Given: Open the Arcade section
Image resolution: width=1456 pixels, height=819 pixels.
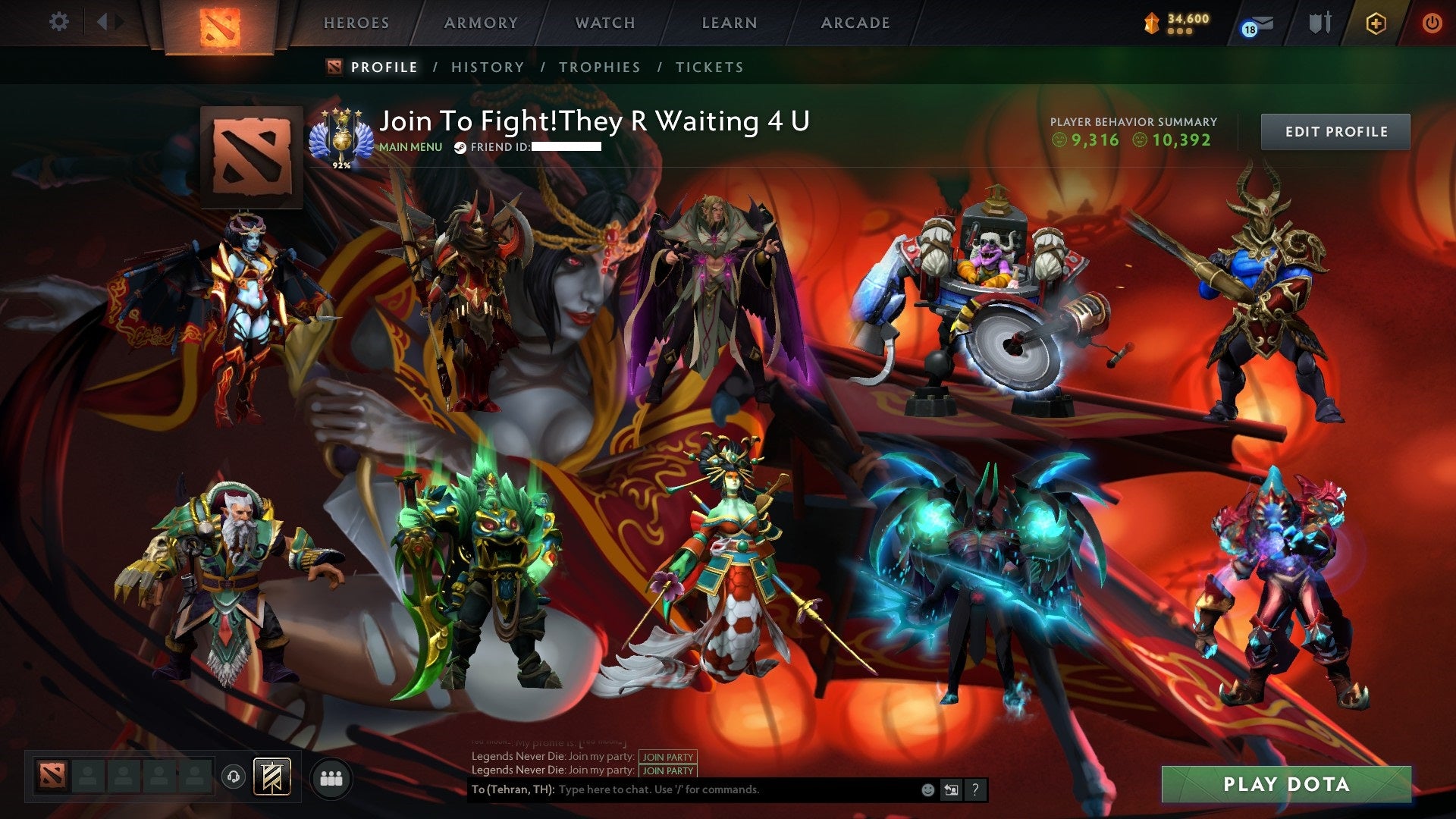Looking at the screenshot, I should [855, 23].
